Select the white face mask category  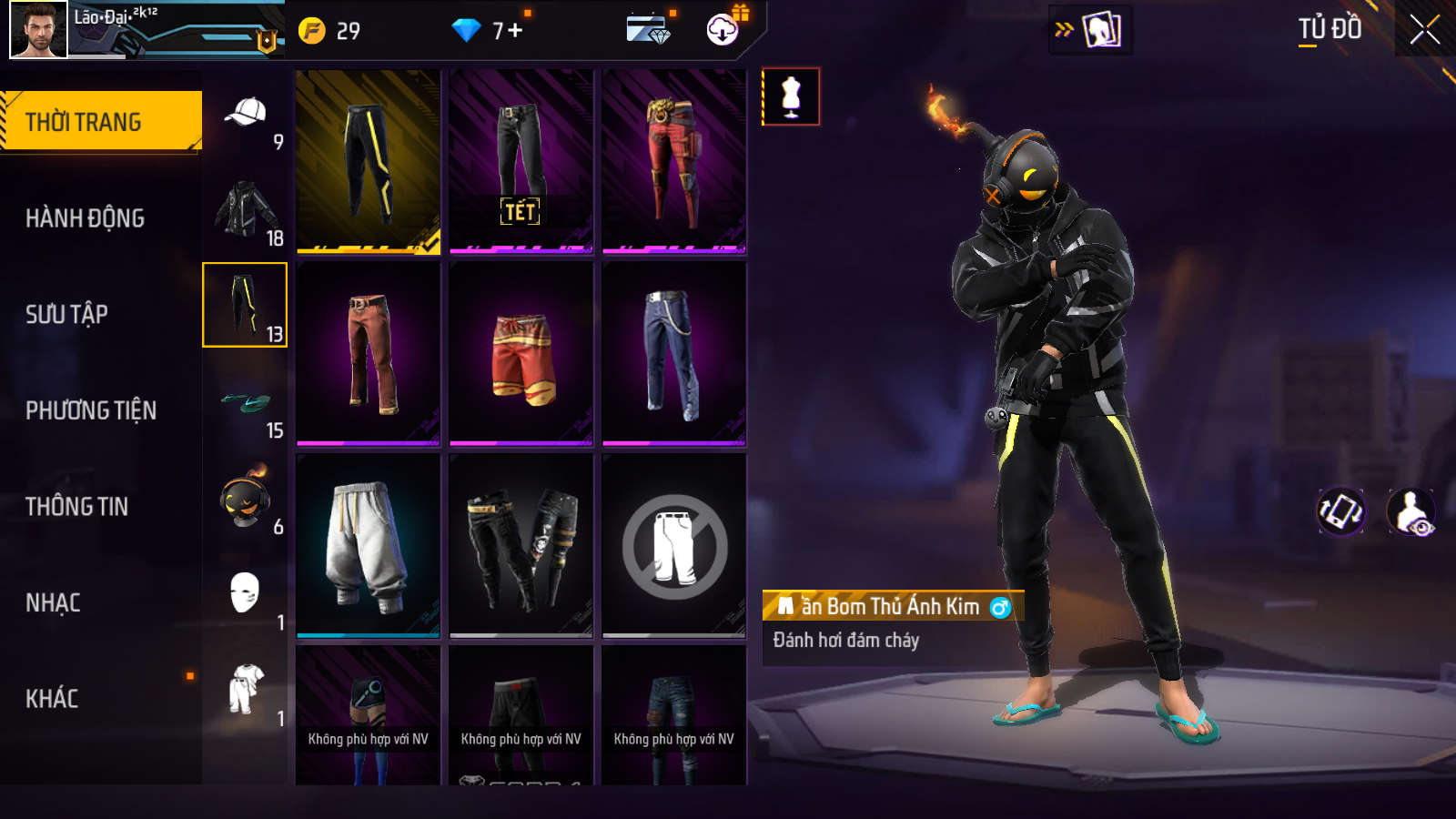245,594
